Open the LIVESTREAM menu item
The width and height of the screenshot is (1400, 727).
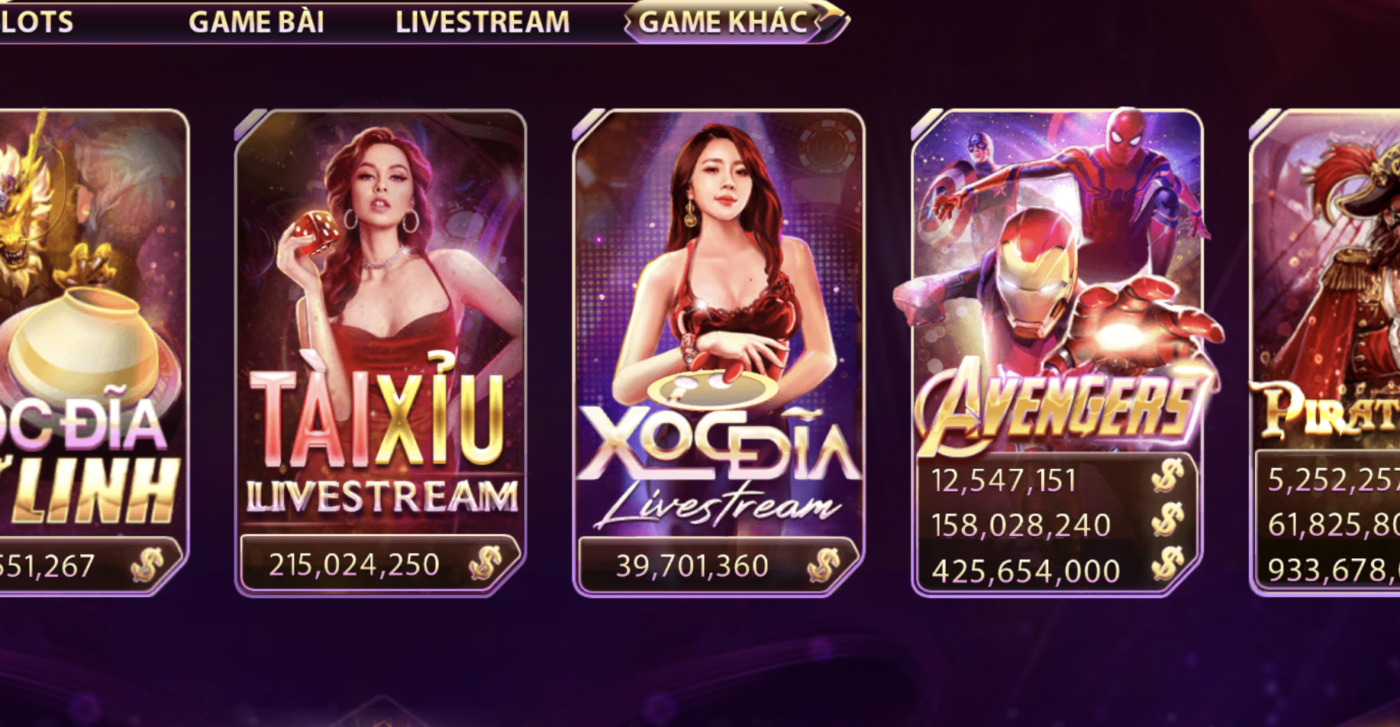click(483, 22)
